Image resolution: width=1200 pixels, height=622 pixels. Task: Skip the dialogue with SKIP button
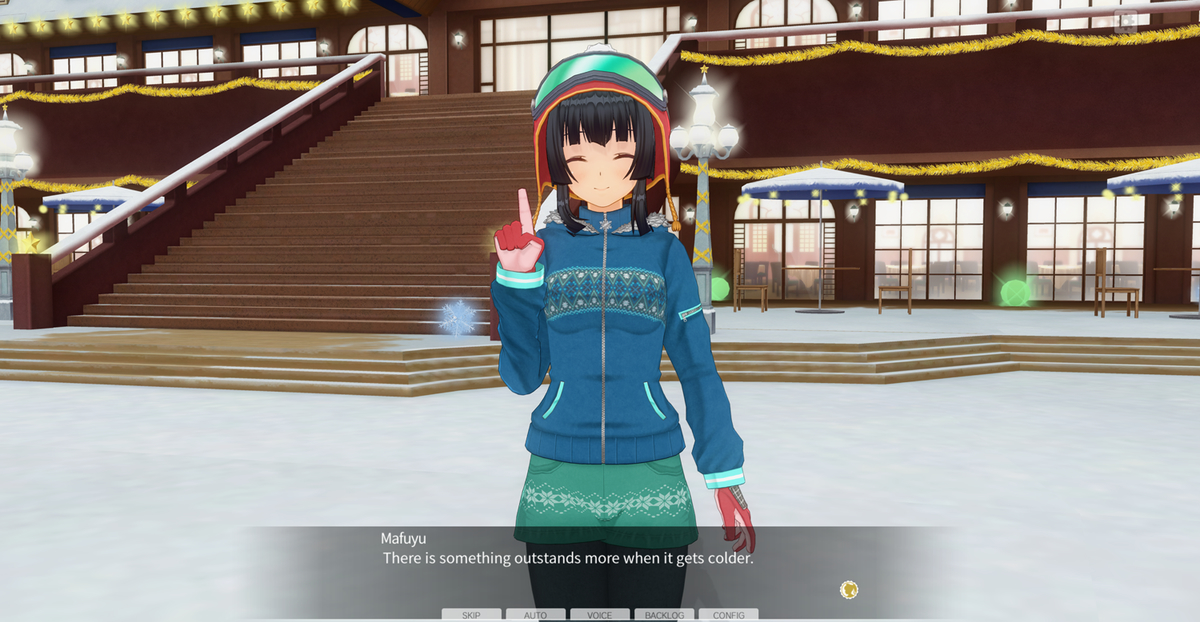(x=471, y=615)
